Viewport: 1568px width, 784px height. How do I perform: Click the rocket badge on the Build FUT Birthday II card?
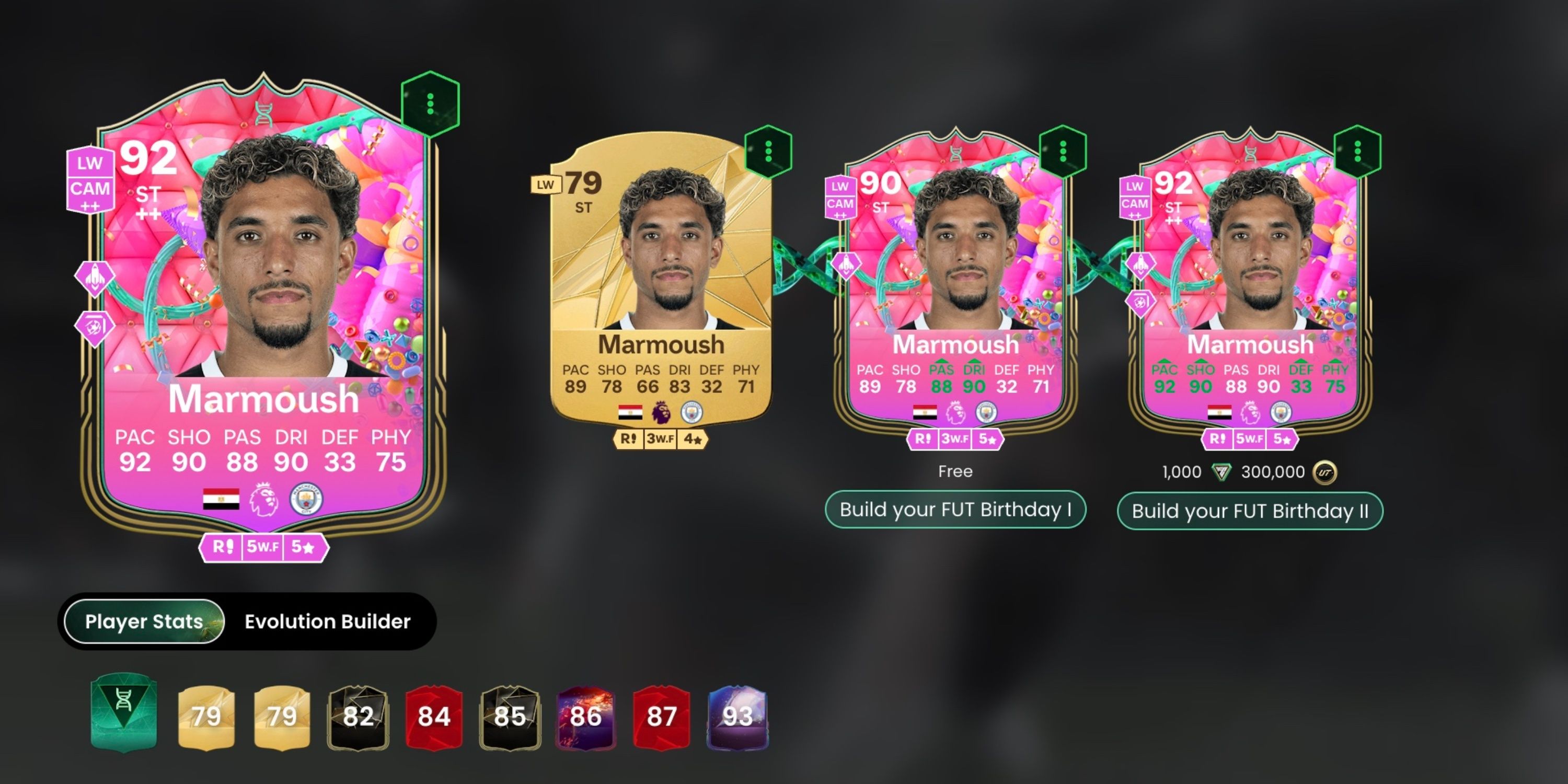pyautogui.click(x=1140, y=265)
